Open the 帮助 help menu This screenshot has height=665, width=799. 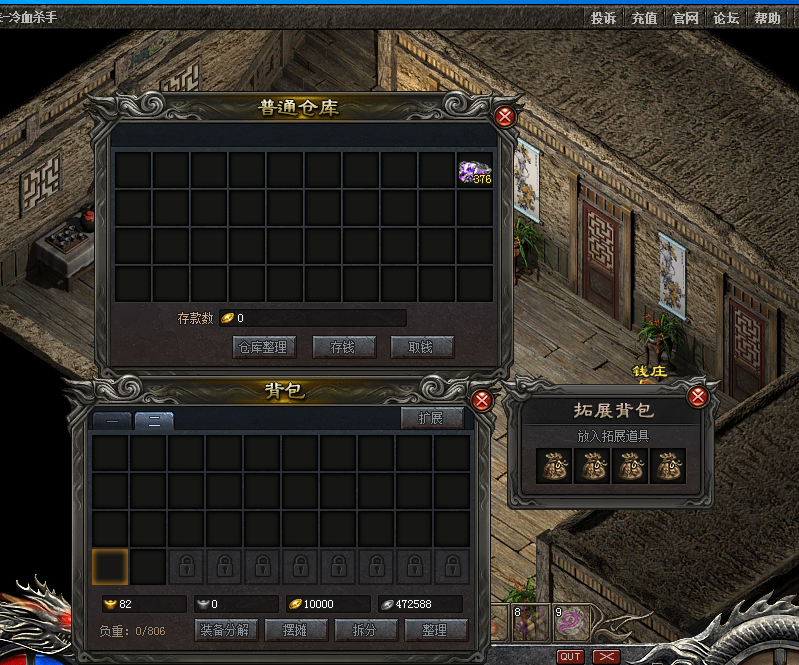point(767,18)
